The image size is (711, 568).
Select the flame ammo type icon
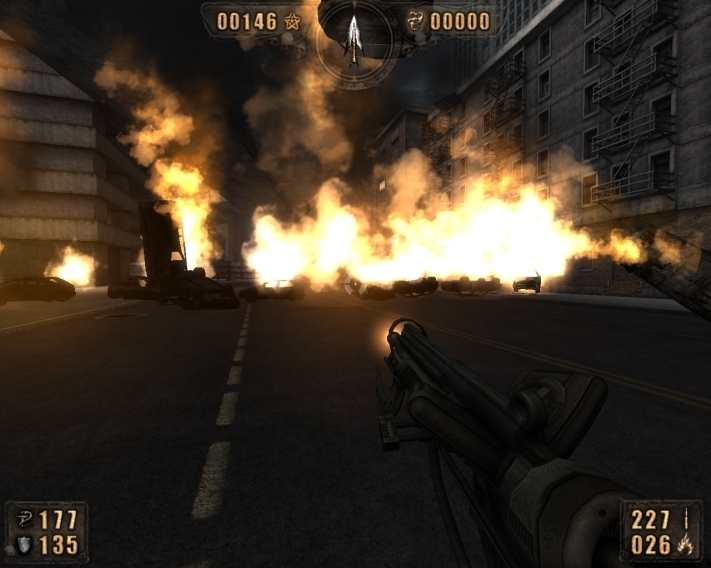pyautogui.click(x=687, y=545)
